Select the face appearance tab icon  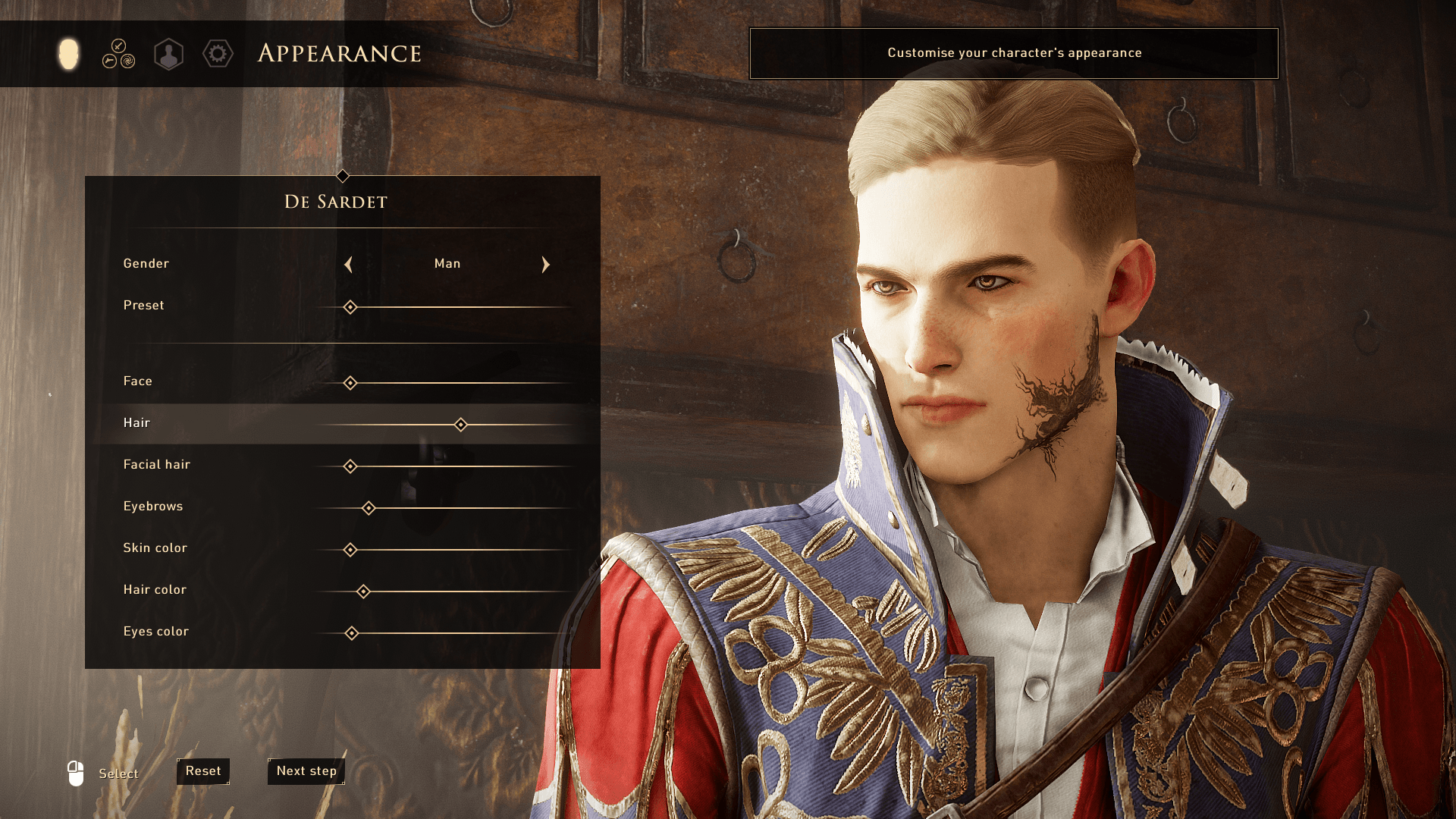click(68, 54)
